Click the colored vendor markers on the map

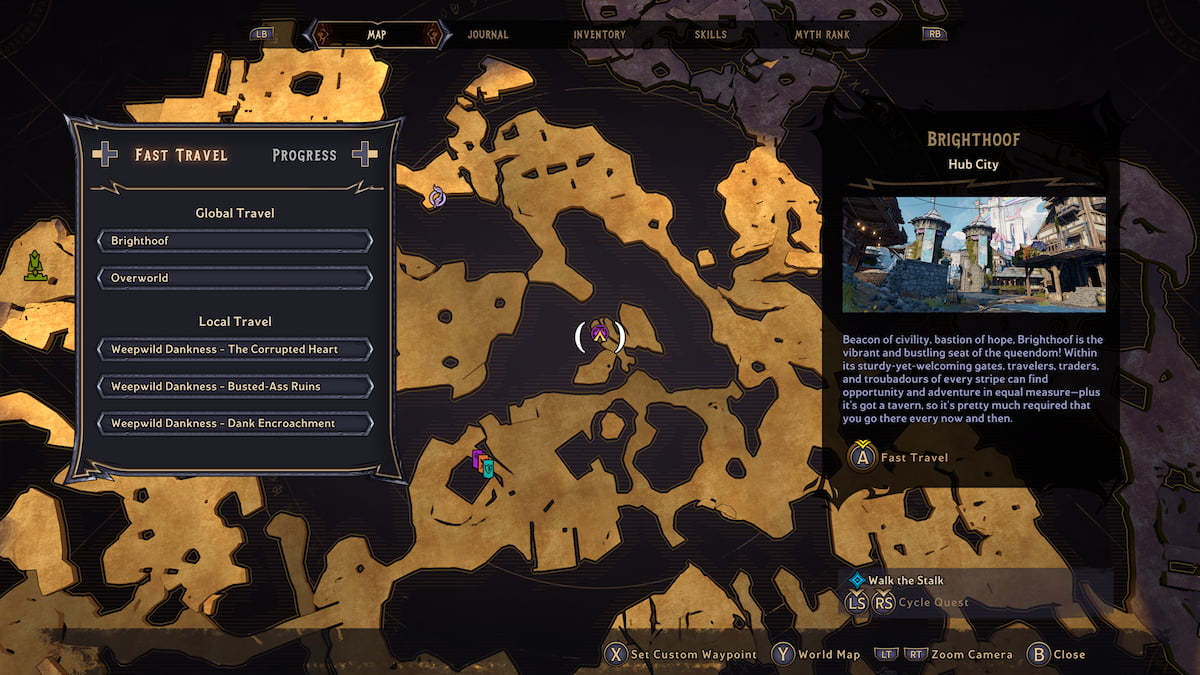[x=482, y=463]
